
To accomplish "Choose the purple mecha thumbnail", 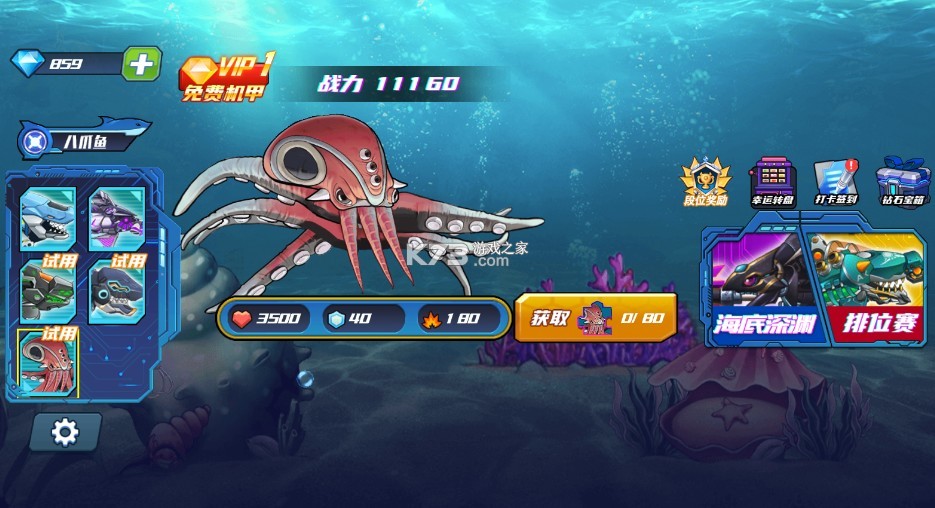I will pyautogui.click(x=118, y=215).
